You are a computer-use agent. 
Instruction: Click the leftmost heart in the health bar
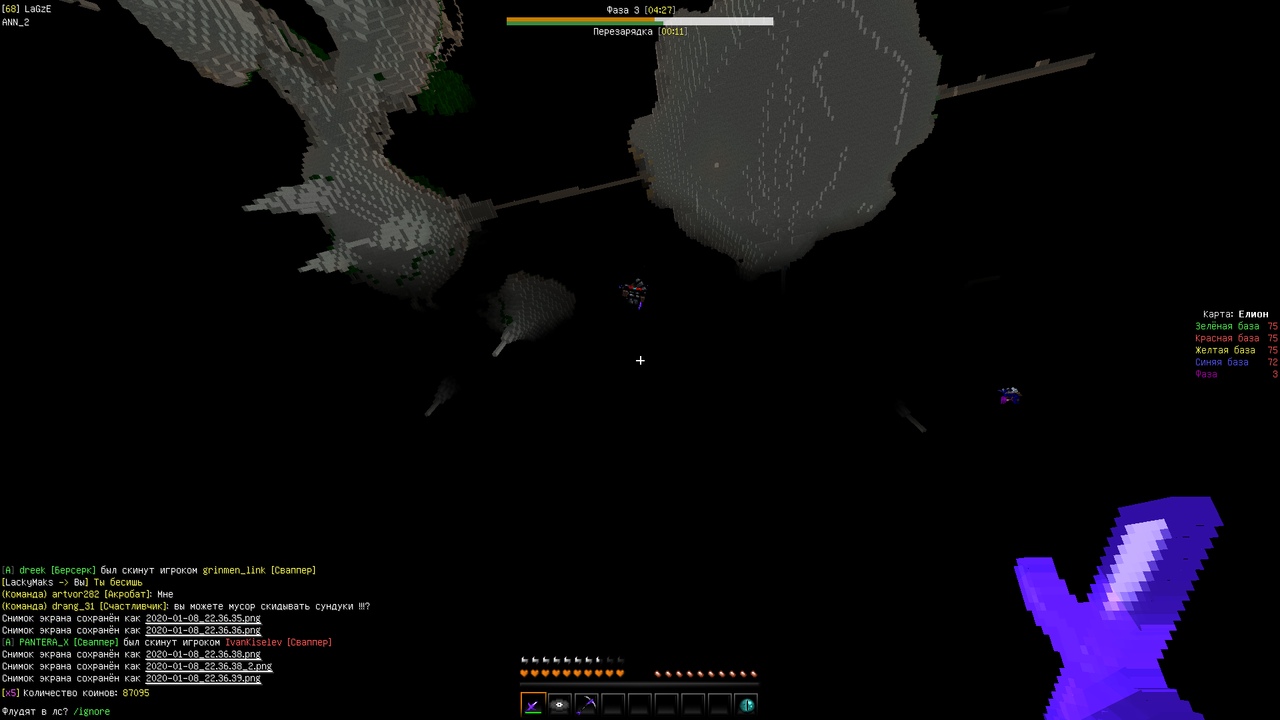click(x=524, y=673)
